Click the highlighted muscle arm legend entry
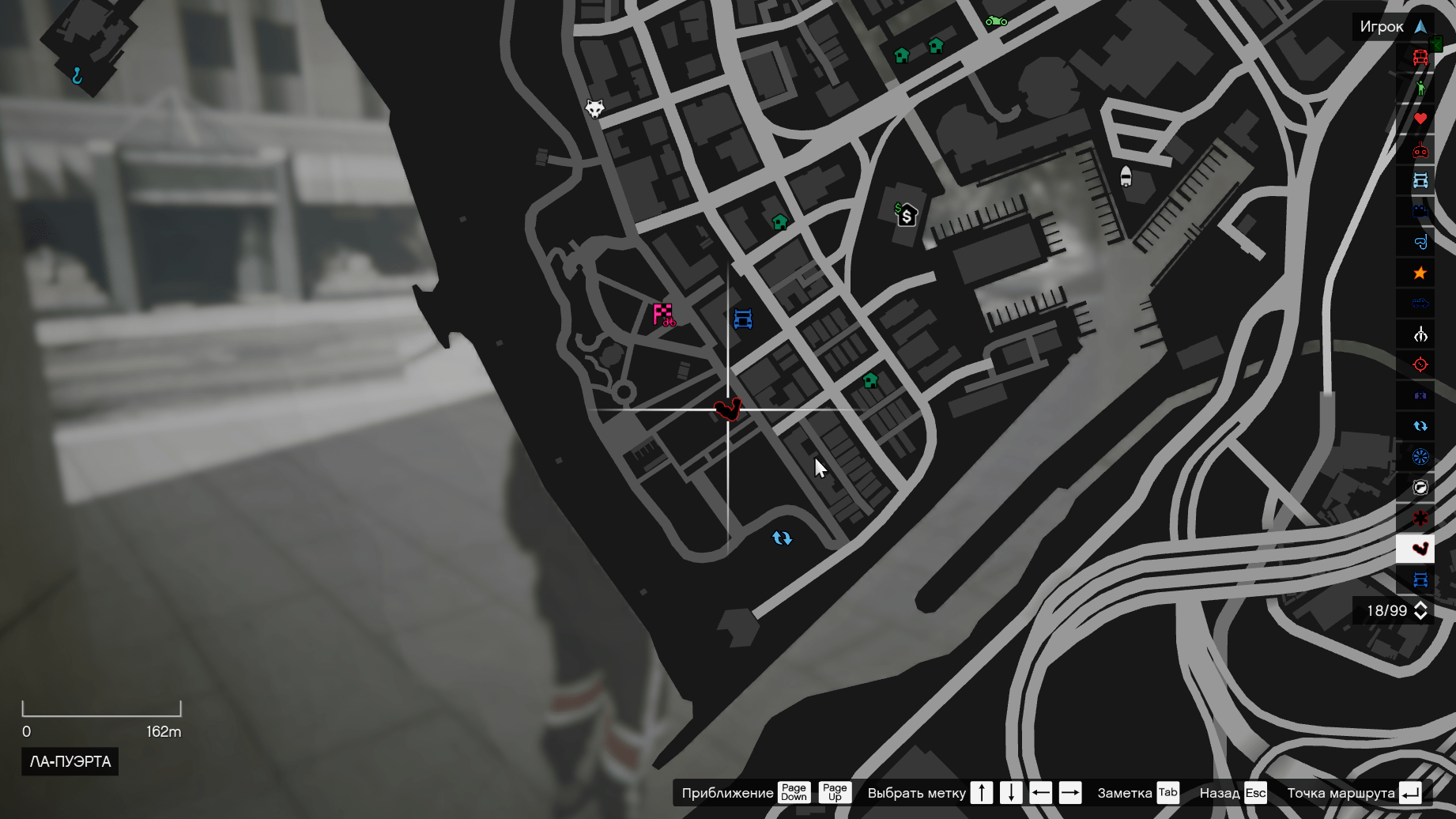The width and height of the screenshot is (1456, 819). tap(1420, 549)
